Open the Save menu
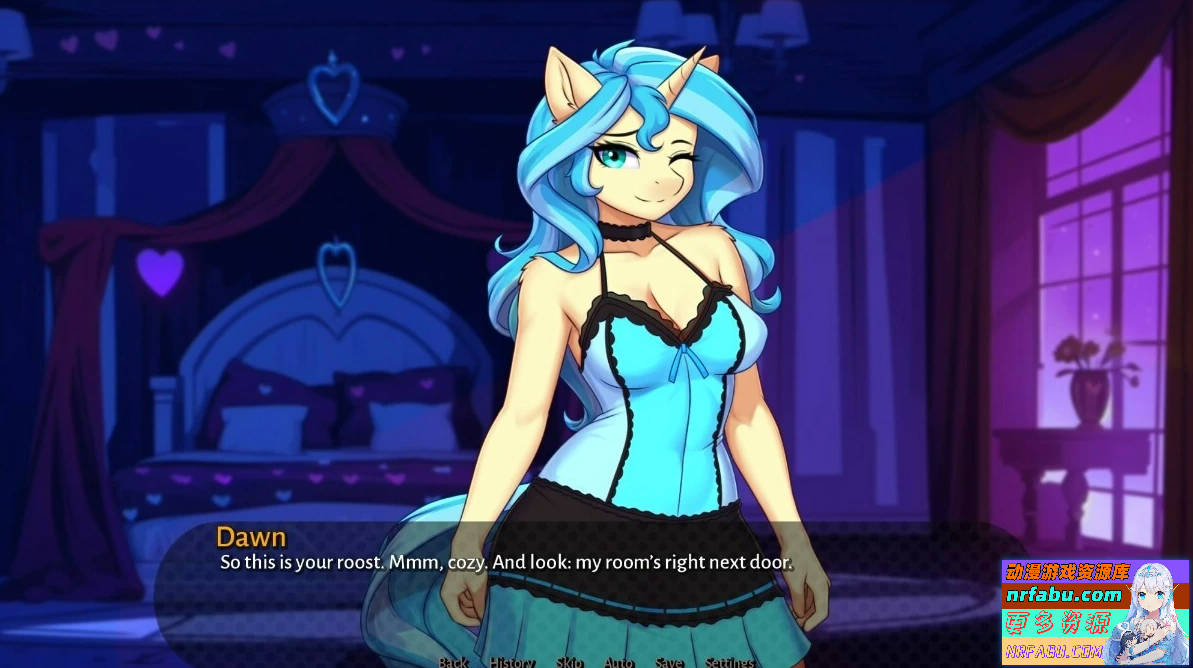The height and width of the screenshot is (668, 1193). [669, 662]
